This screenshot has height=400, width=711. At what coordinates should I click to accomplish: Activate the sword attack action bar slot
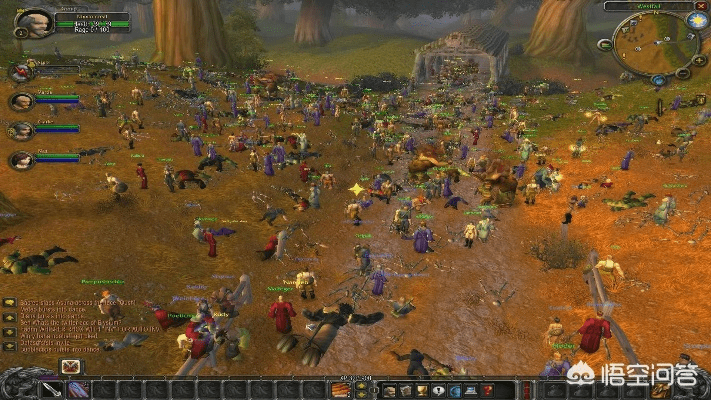[x=52, y=389]
